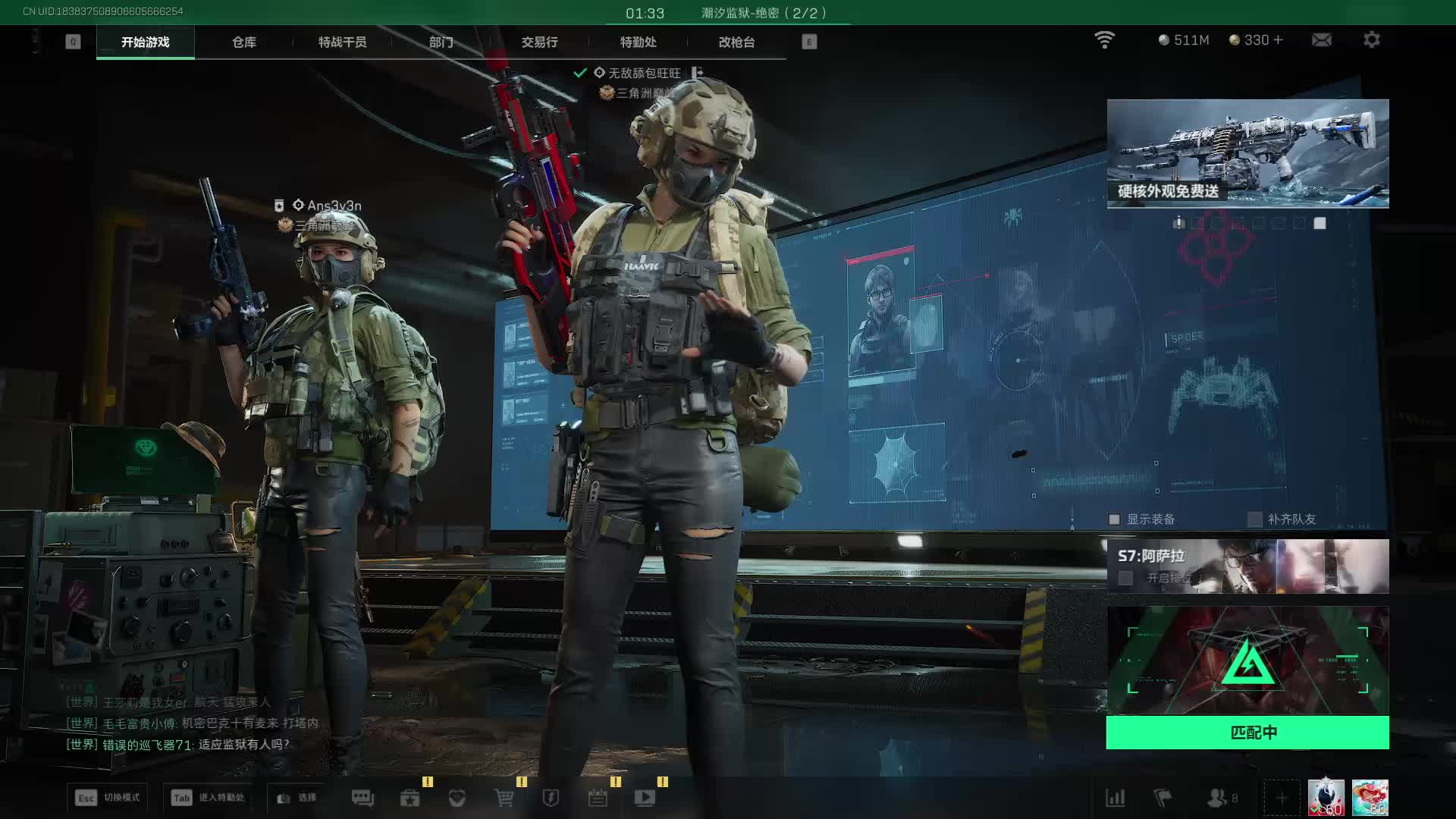Open the mail envelope icon
Viewport: 1456px width, 819px height.
click(1322, 40)
